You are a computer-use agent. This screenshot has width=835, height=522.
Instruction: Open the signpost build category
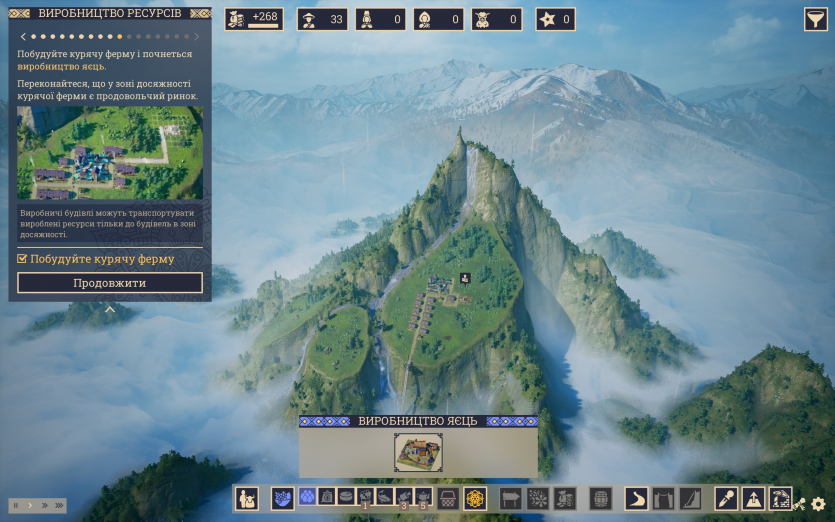[511, 497]
